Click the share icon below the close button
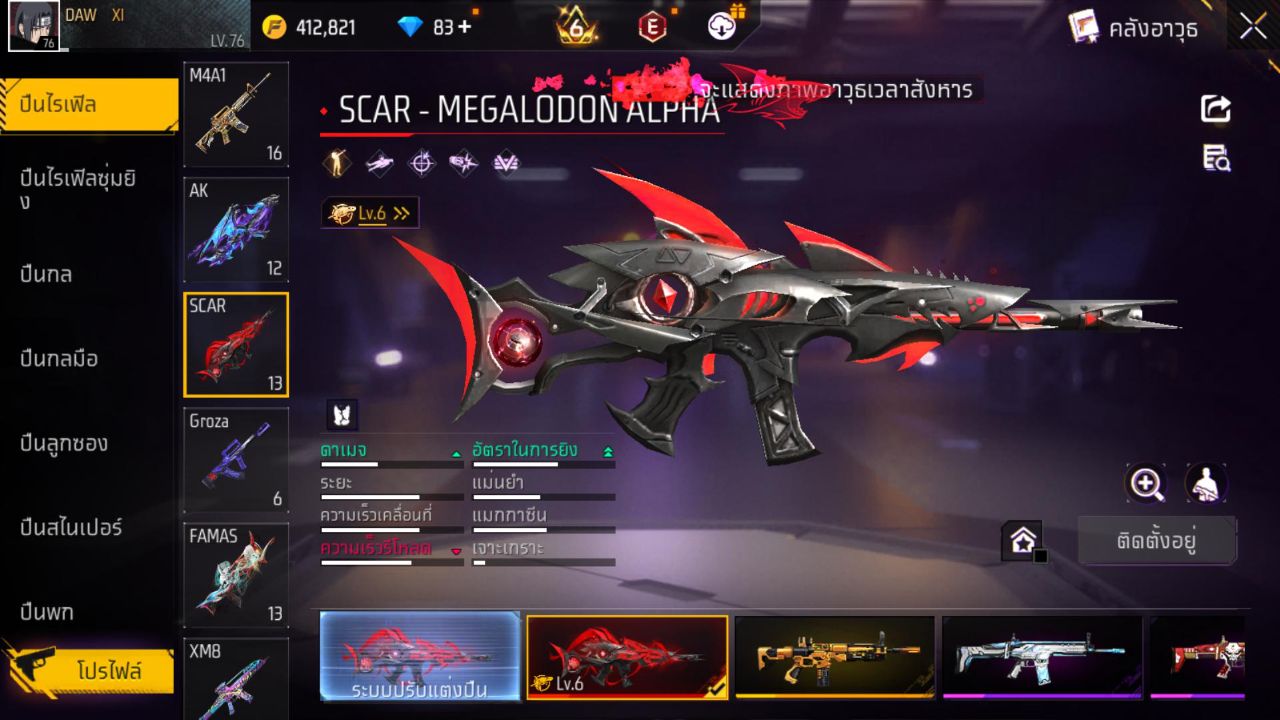The image size is (1280, 720). (1214, 110)
